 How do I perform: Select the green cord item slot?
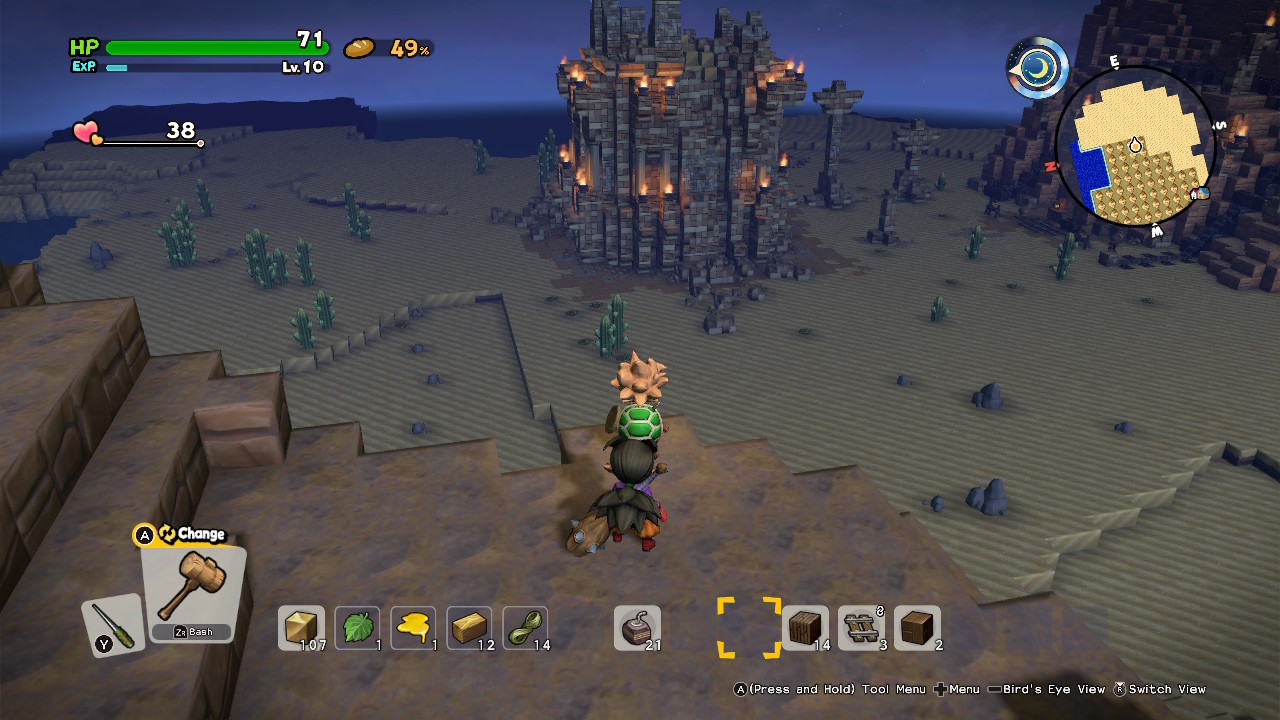(525, 628)
